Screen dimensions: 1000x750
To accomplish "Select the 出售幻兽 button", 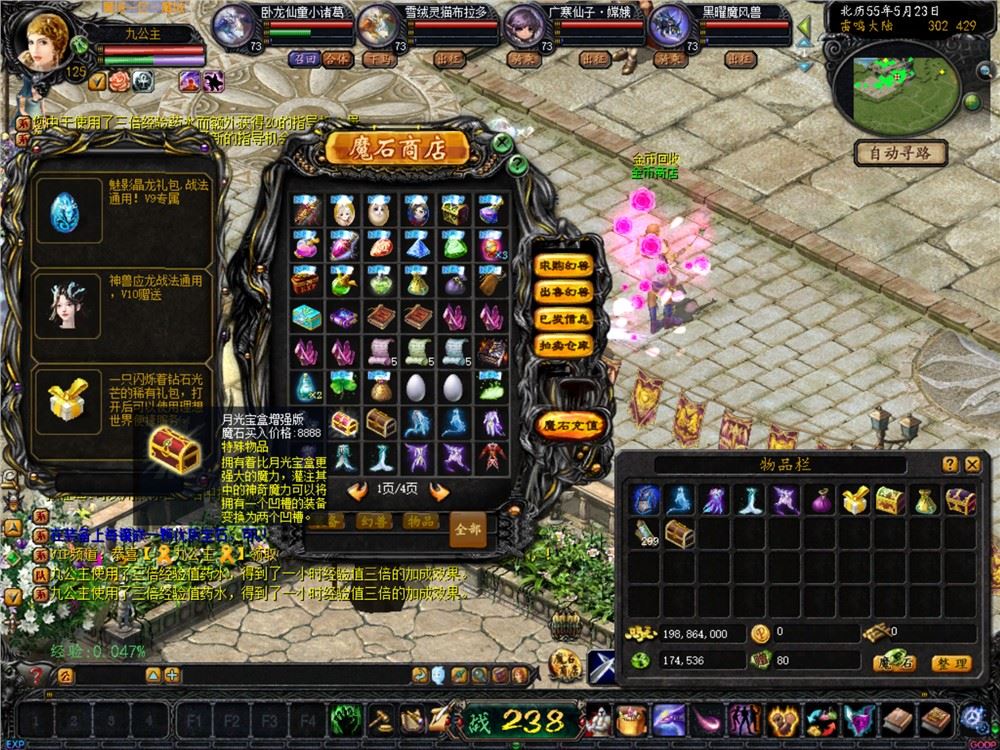I will 564,292.
